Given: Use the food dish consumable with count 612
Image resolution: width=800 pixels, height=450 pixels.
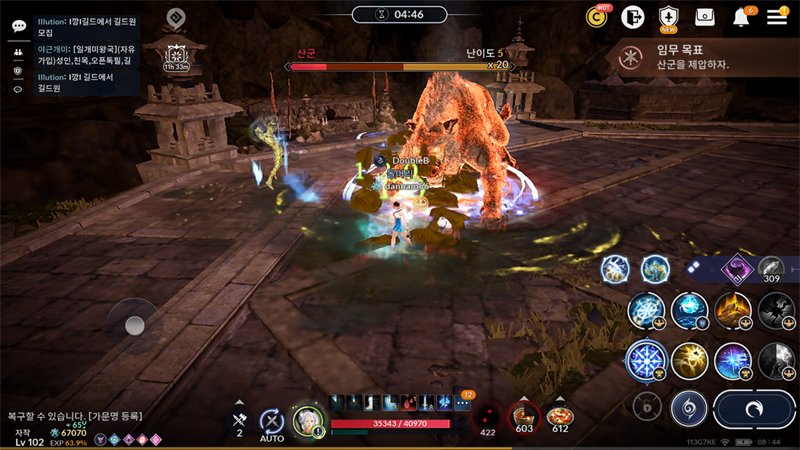Looking at the screenshot, I should [560, 415].
